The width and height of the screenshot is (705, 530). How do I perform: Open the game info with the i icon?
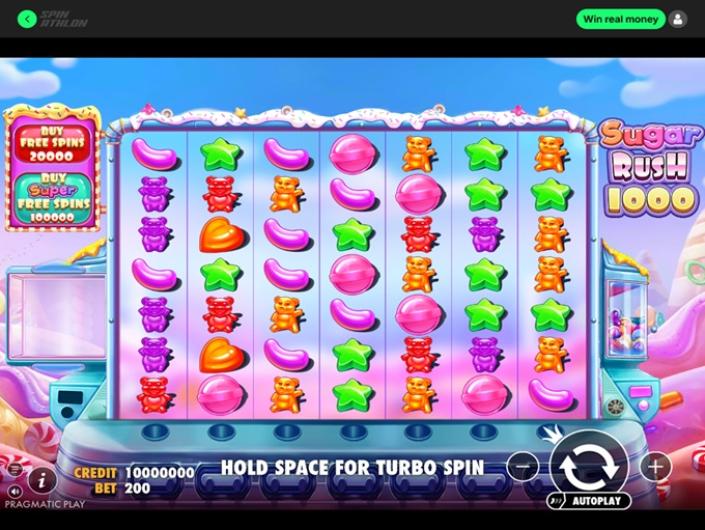click(x=41, y=479)
